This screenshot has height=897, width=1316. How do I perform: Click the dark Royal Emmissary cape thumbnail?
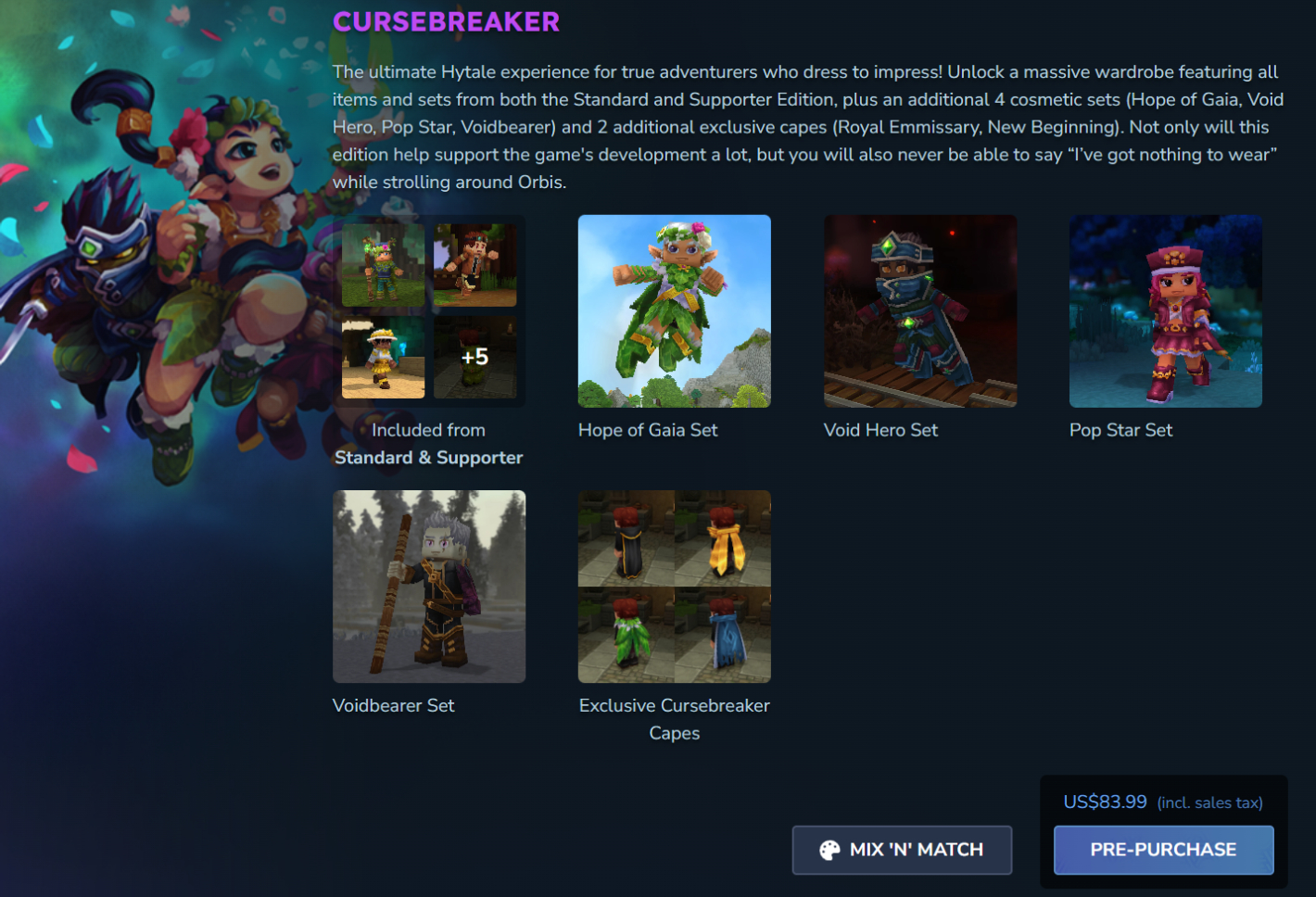[626, 539]
